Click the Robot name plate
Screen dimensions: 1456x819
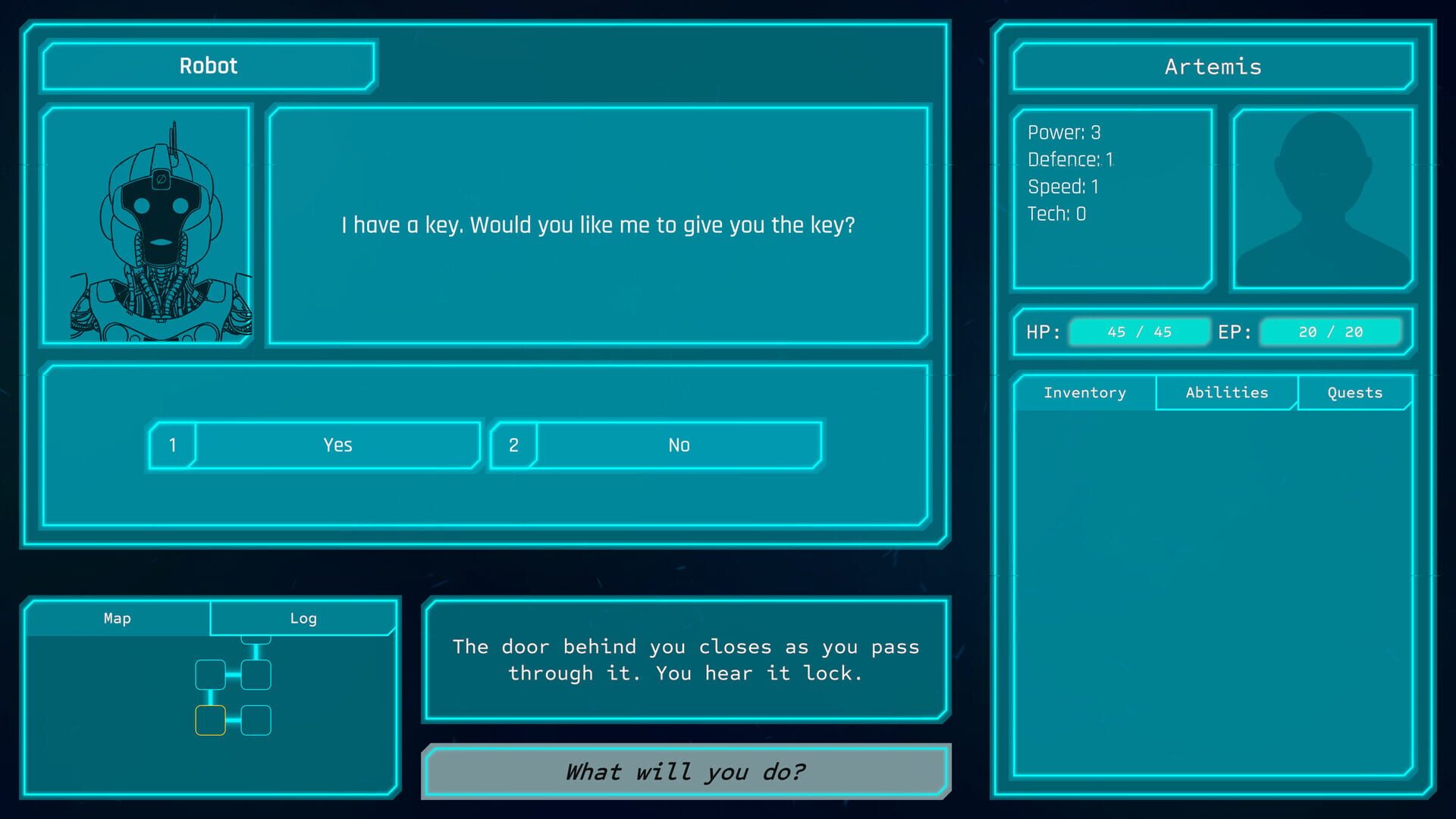[209, 66]
